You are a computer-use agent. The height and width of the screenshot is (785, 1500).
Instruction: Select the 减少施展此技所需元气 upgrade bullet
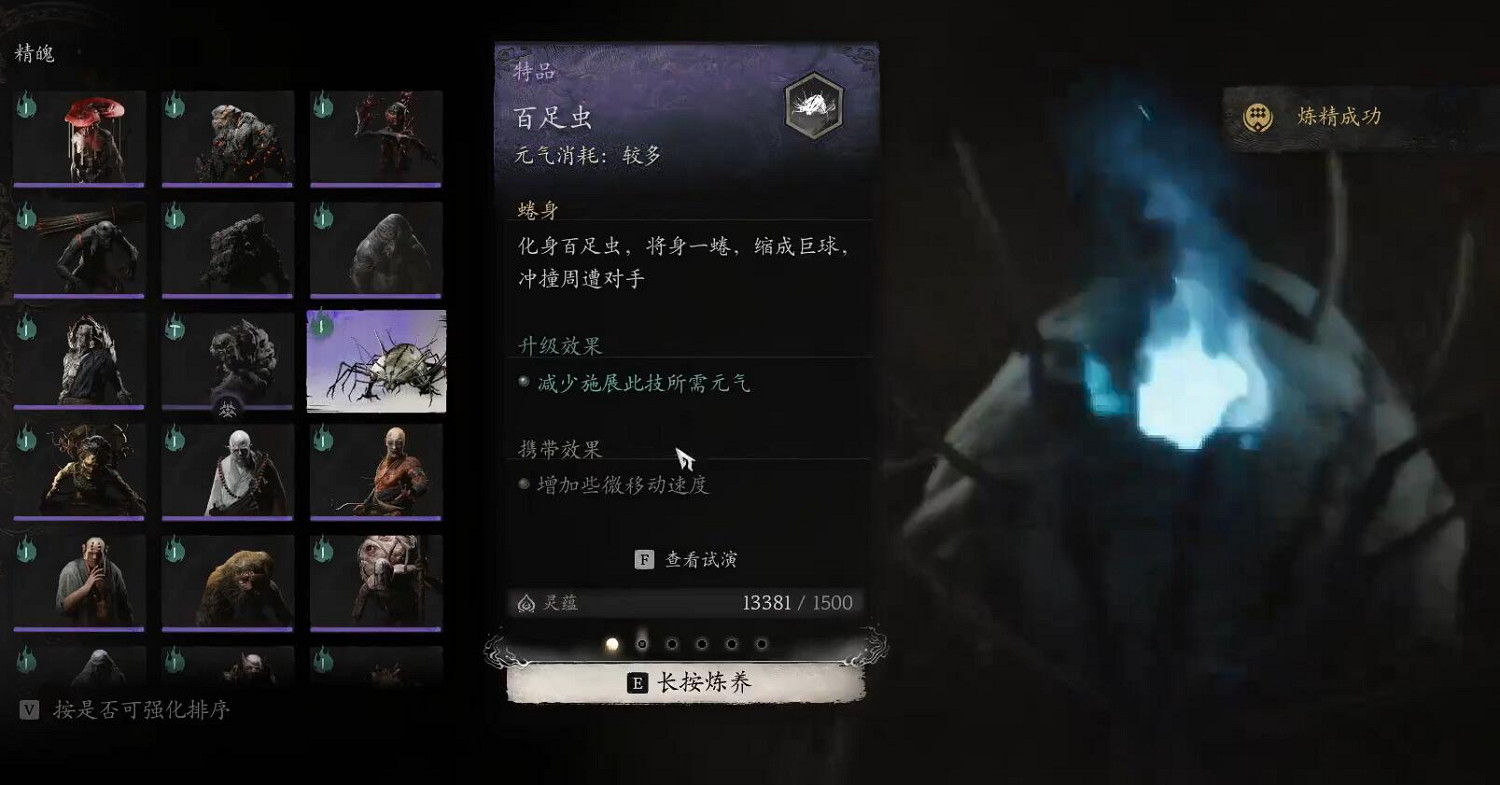point(524,381)
